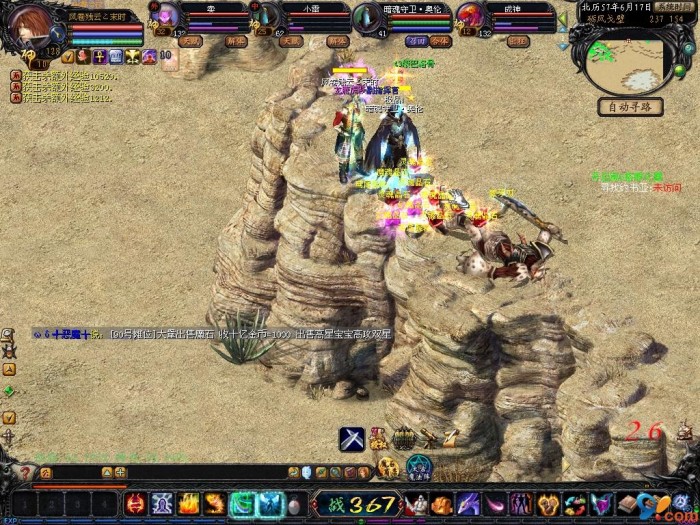This screenshot has width=700, height=525.
Task: Open the book icon in bottom menu bar
Action: click(627, 503)
